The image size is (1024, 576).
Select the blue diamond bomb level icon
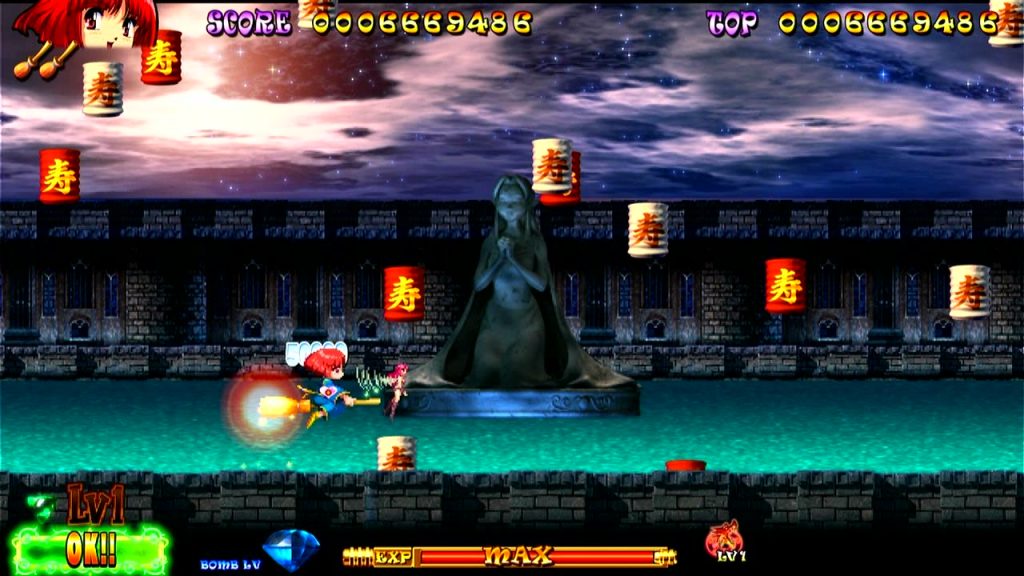coord(291,549)
